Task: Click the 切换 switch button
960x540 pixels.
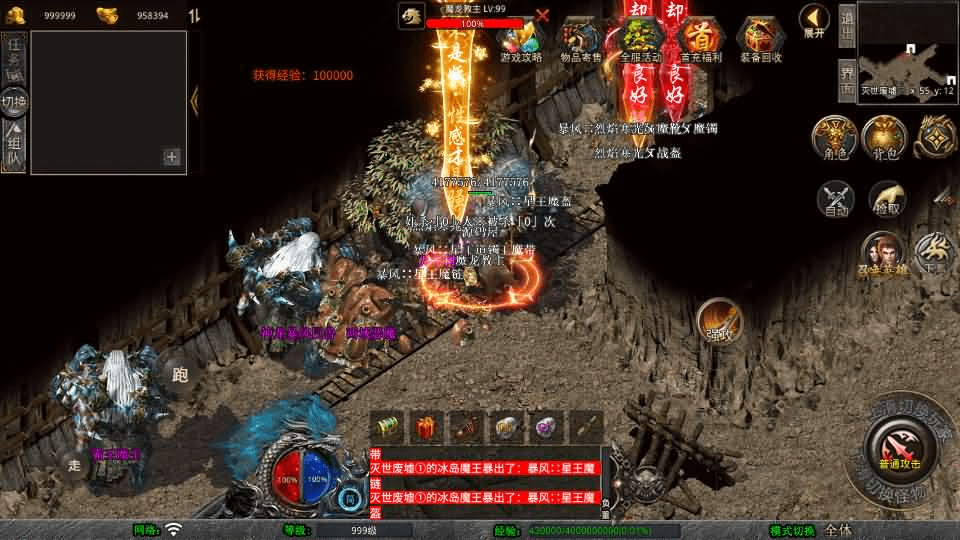Action: 15,102
